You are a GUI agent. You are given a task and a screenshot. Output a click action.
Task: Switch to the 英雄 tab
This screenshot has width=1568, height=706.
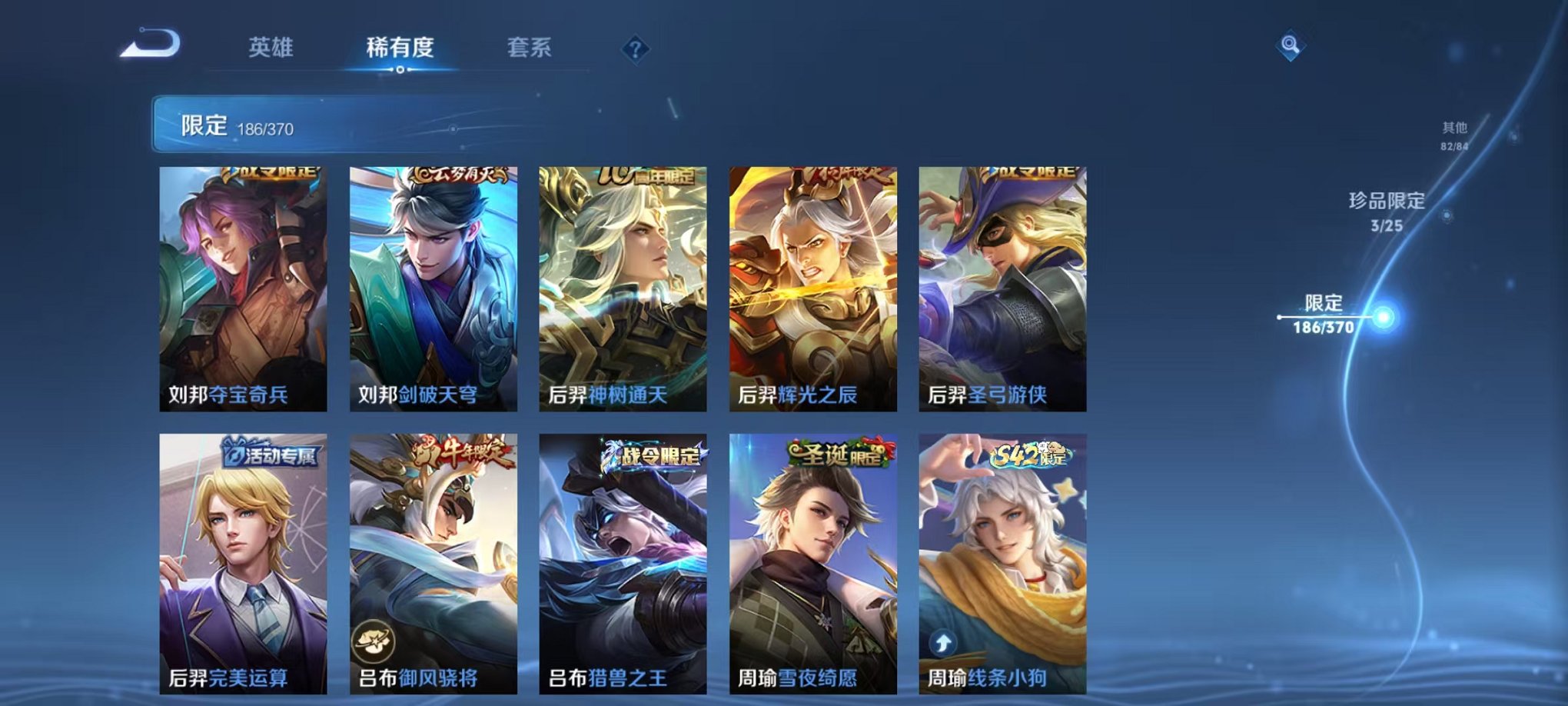click(x=273, y=48)
